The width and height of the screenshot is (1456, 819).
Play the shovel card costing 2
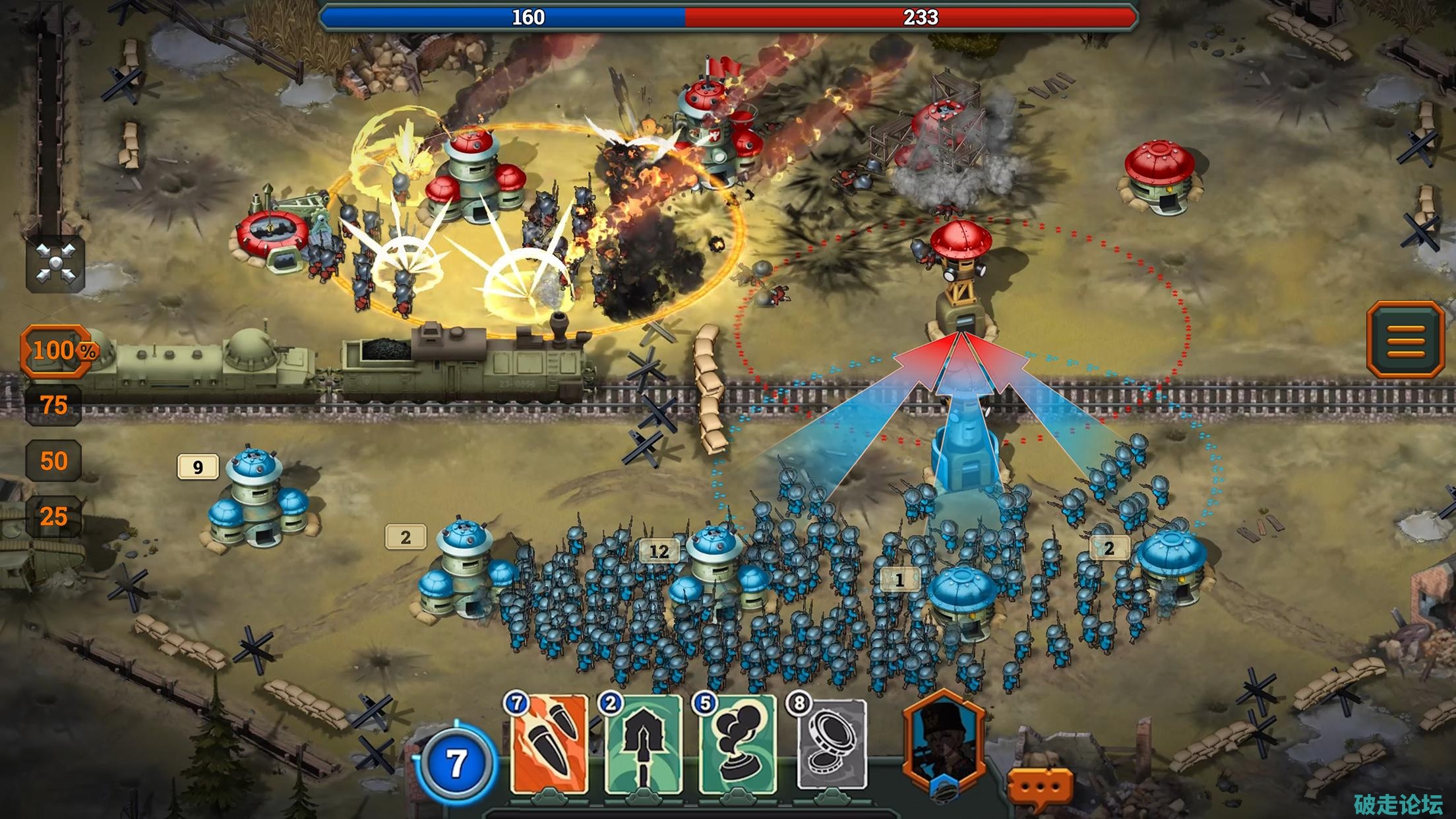(643, 745)
